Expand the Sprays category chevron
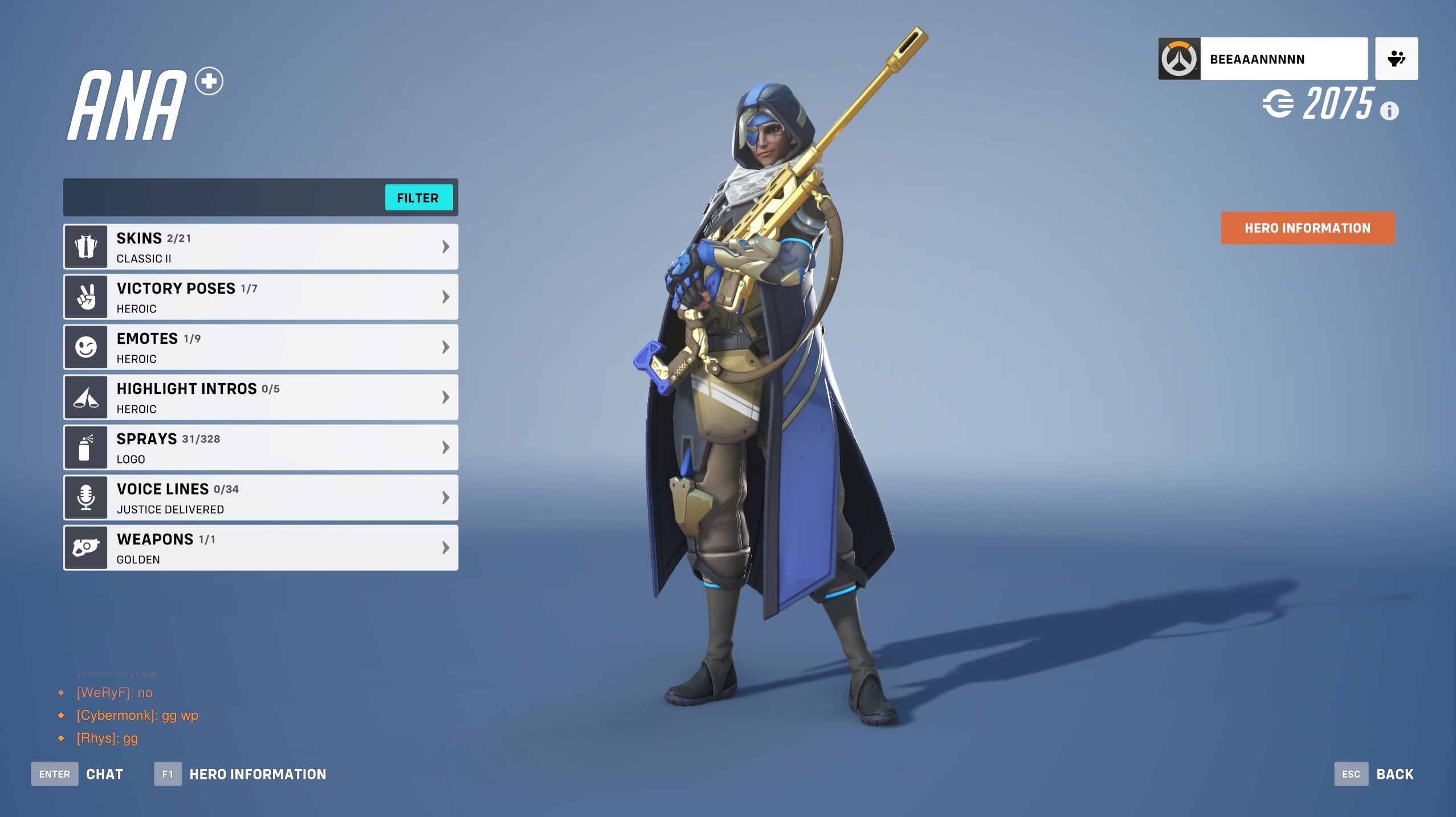Screen dimensions: 1456x817 446,447
